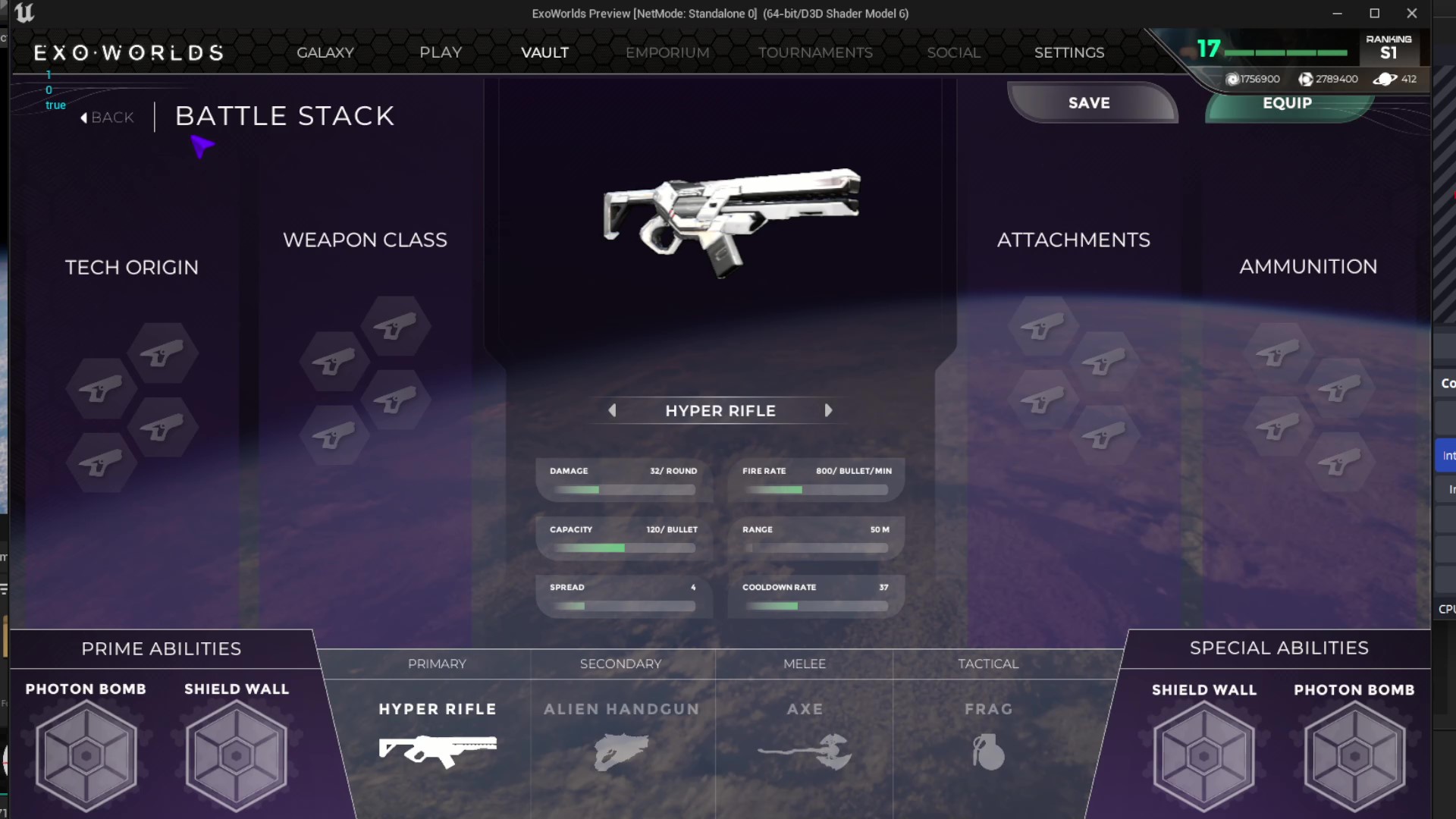Toggle the Shield Wall special ability
Image resolution: width=1456 pixels, height=819 pixels.
pyautogui.click(x=1204, y=756)
